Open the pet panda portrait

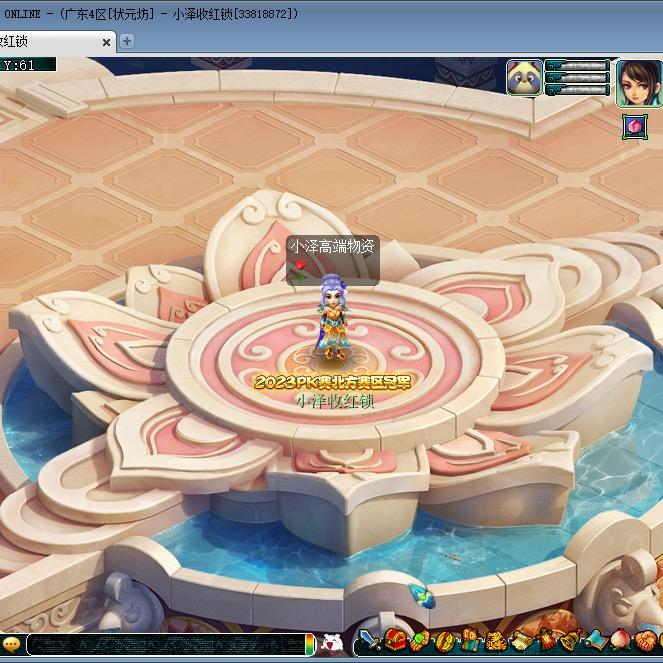(524, 77)
